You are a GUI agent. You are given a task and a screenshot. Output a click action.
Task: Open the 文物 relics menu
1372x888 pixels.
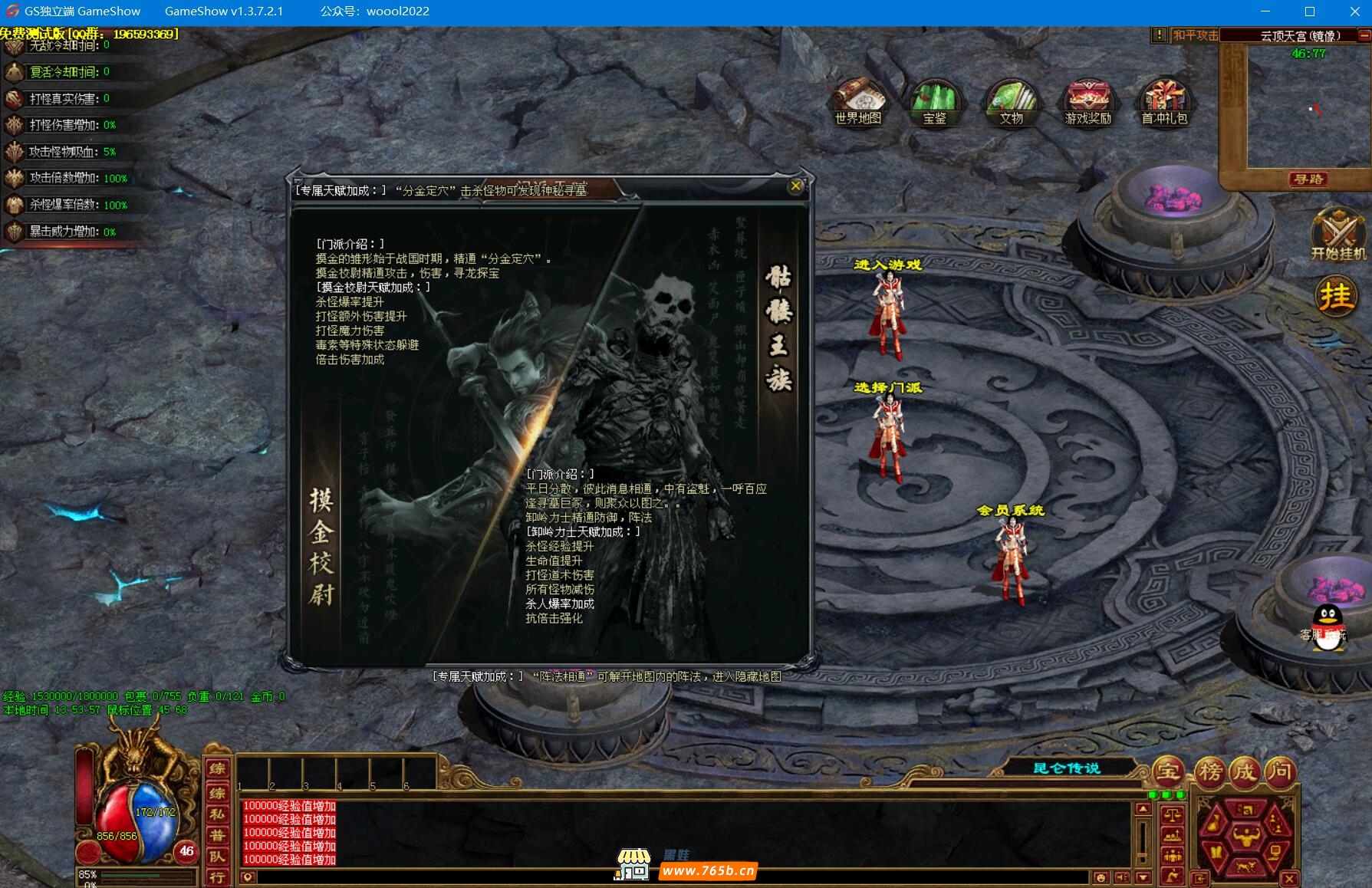tap(1011, 102)
